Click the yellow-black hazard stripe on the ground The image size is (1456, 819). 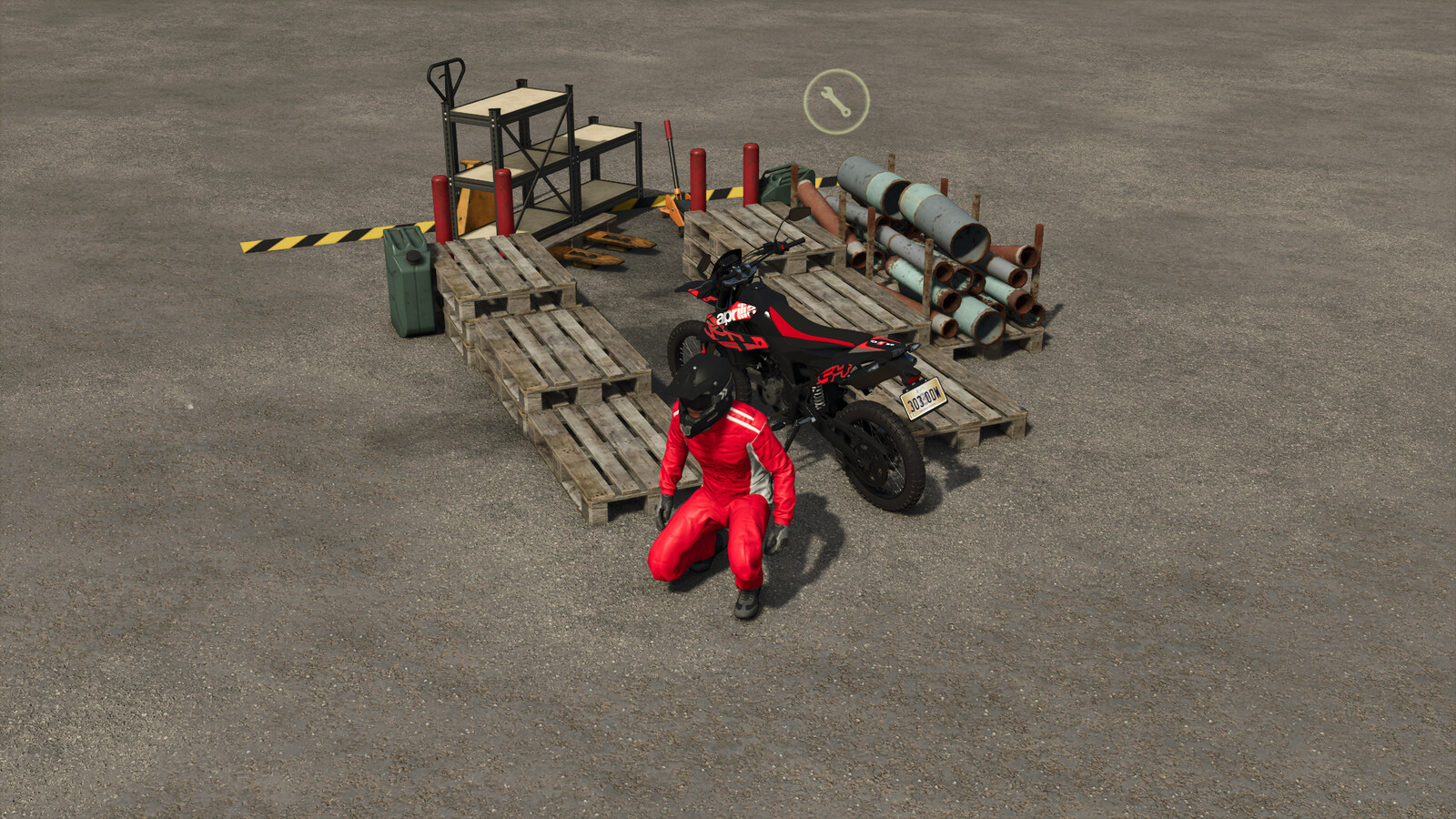[309, 238]
